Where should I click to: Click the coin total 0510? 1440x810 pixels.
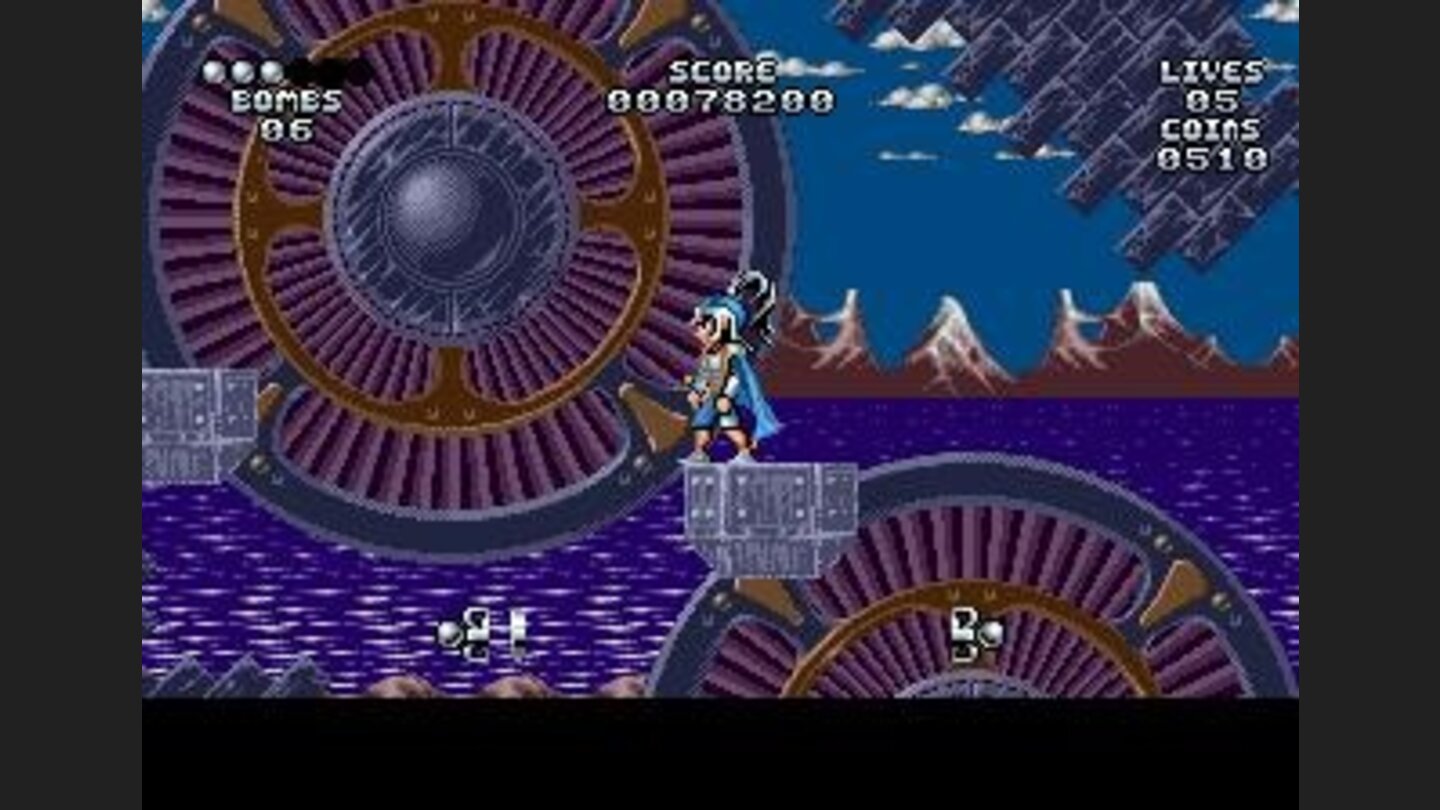click(x=1213, y=158)
